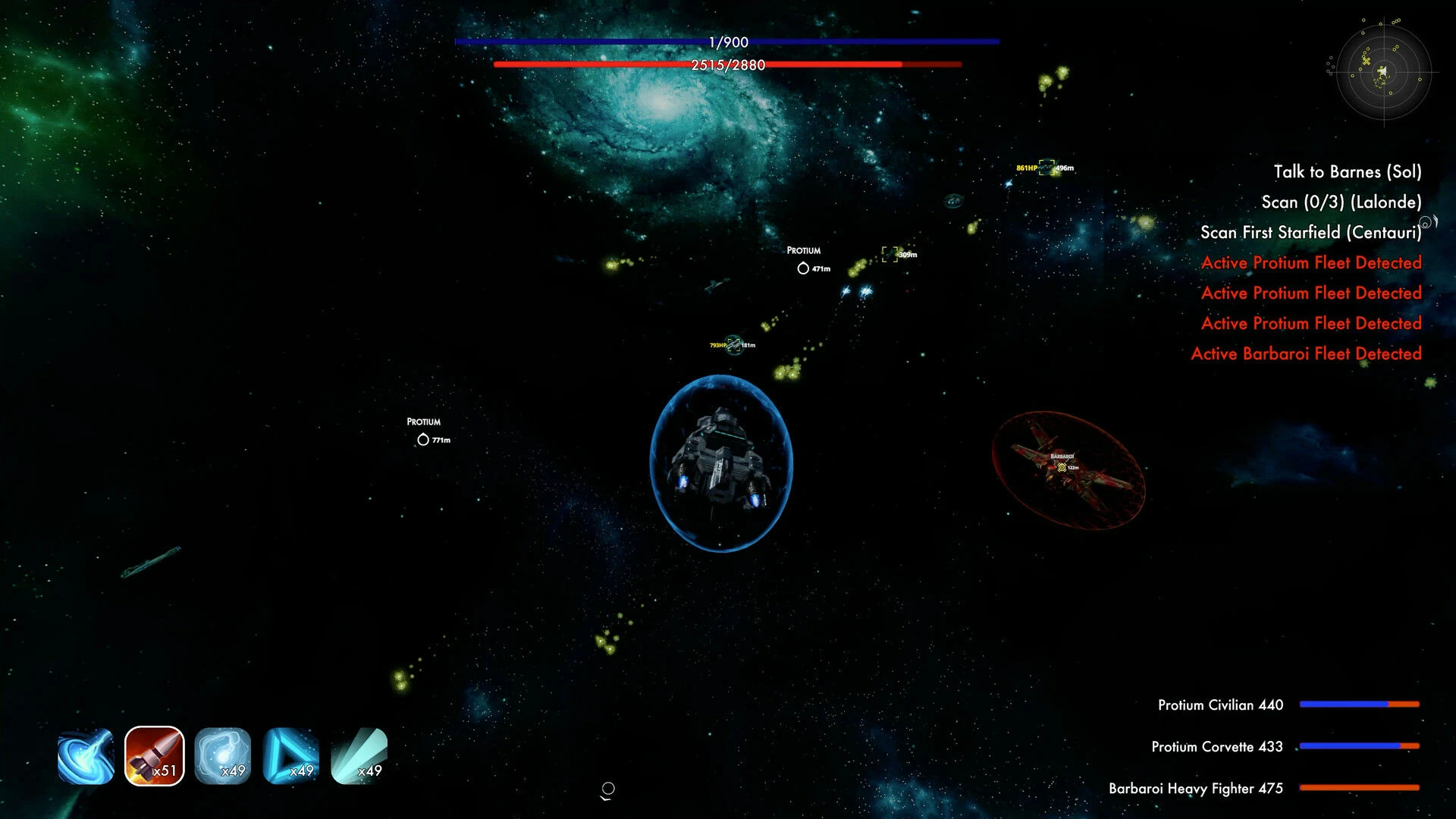Viewport: 1456px width, 819px height.
Task: Click the circular radar minimap
Action: tap(1383, 72)
